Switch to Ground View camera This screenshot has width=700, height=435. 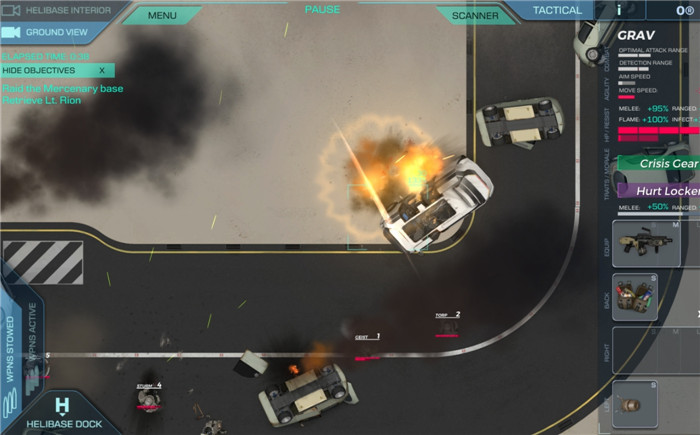(54, 32)
